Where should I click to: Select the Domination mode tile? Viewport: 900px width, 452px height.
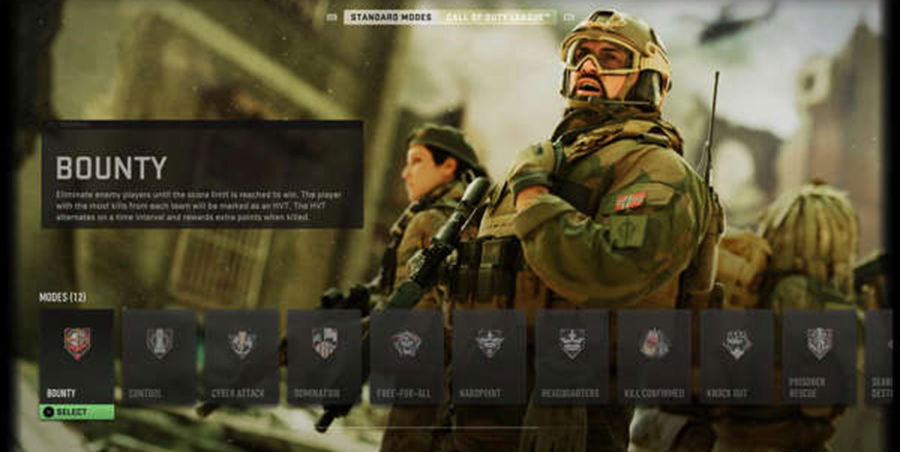coord(324,354)
